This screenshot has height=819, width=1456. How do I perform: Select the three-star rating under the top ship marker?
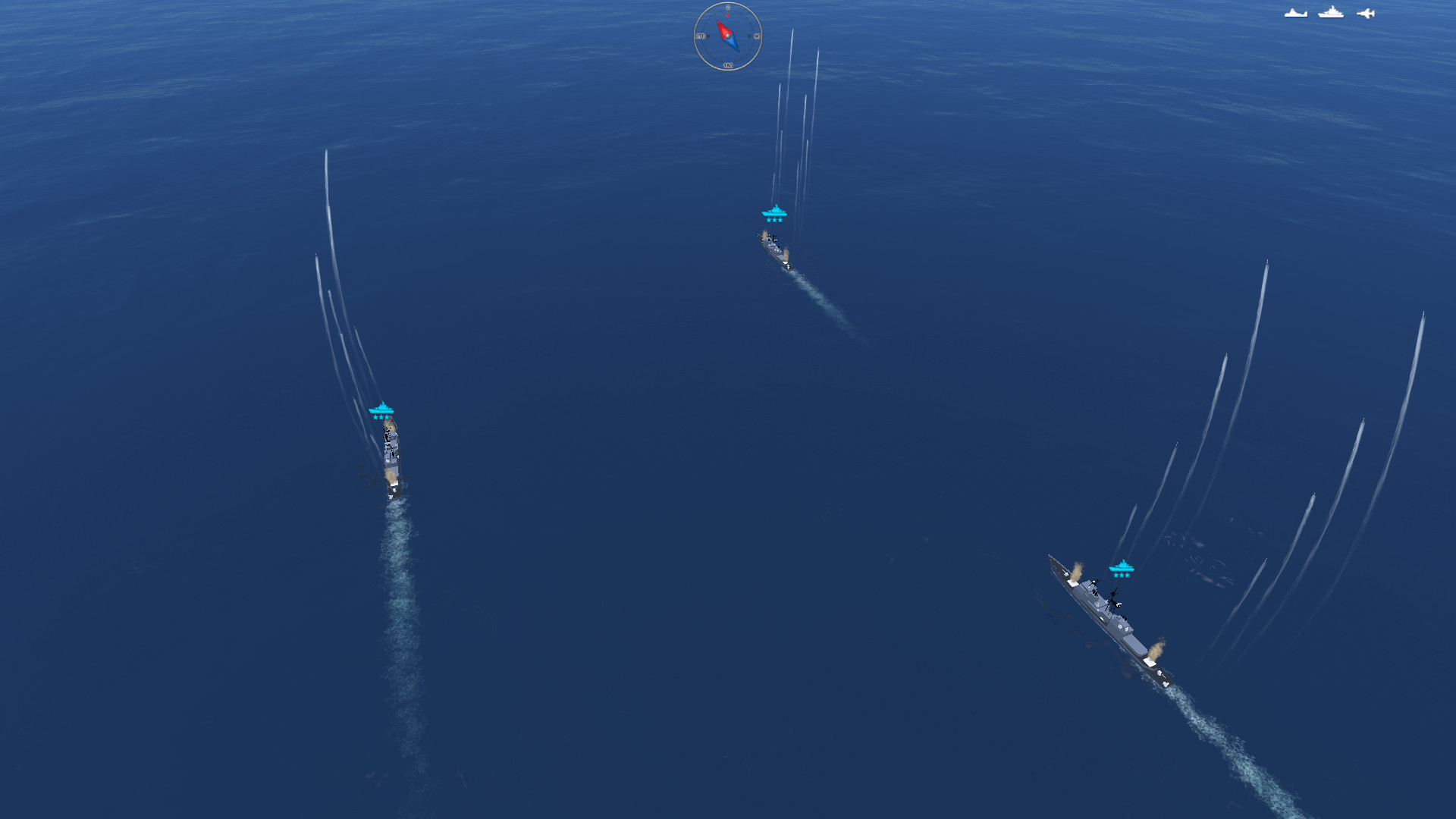[x=773, y=221]
